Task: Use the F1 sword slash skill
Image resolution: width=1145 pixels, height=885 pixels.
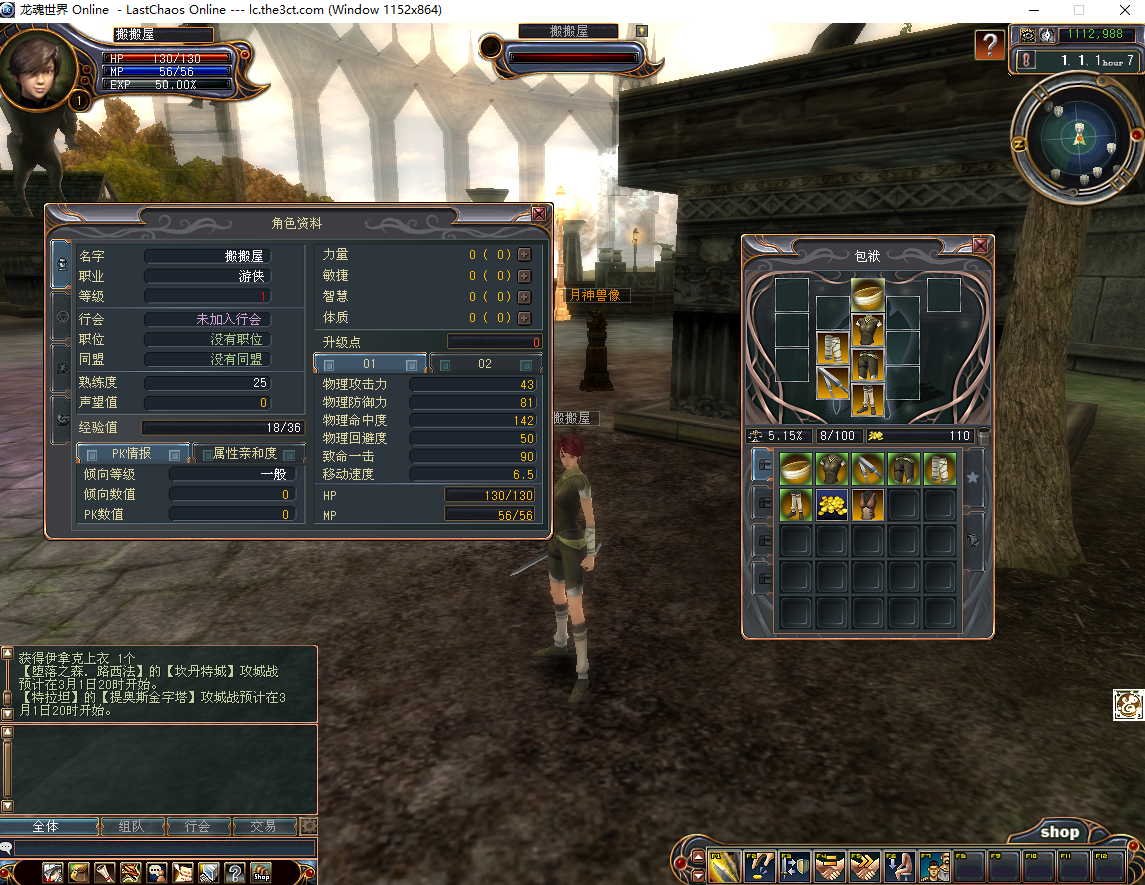Action: click(x=723, y=866)
